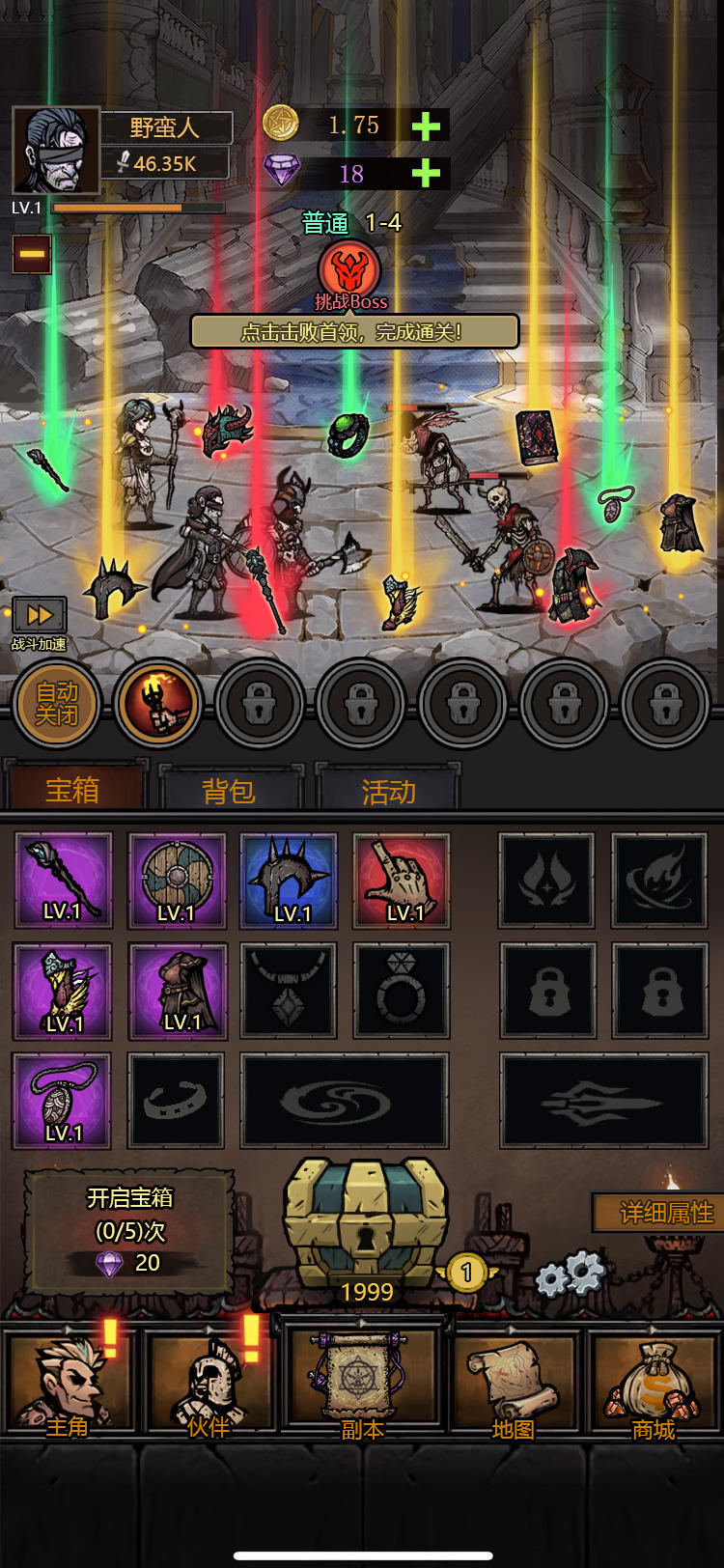
Task: Switch to the 活动 events tab
Action: 388,791
